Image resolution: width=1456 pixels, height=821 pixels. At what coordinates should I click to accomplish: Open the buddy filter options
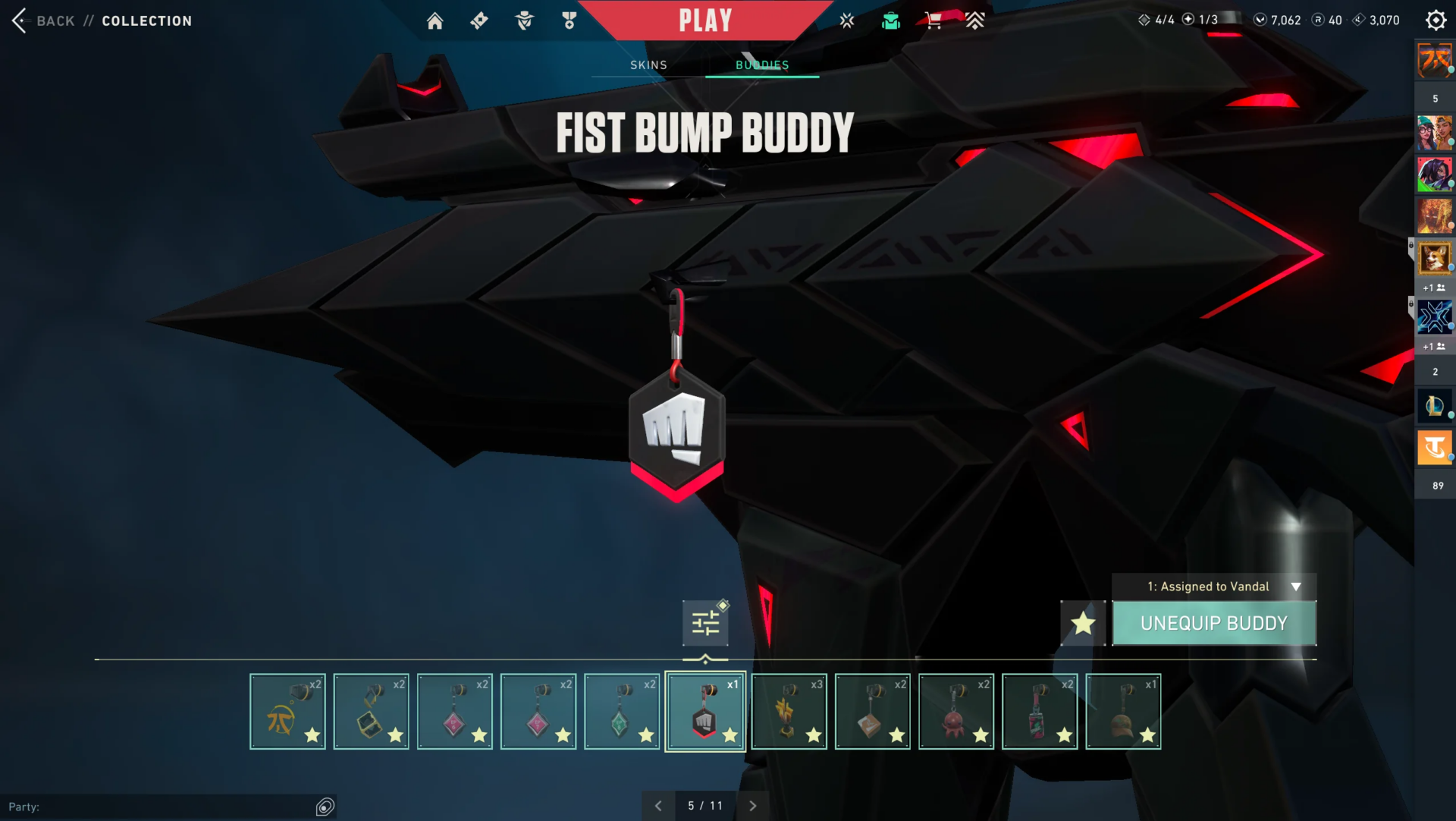(705, 623)
